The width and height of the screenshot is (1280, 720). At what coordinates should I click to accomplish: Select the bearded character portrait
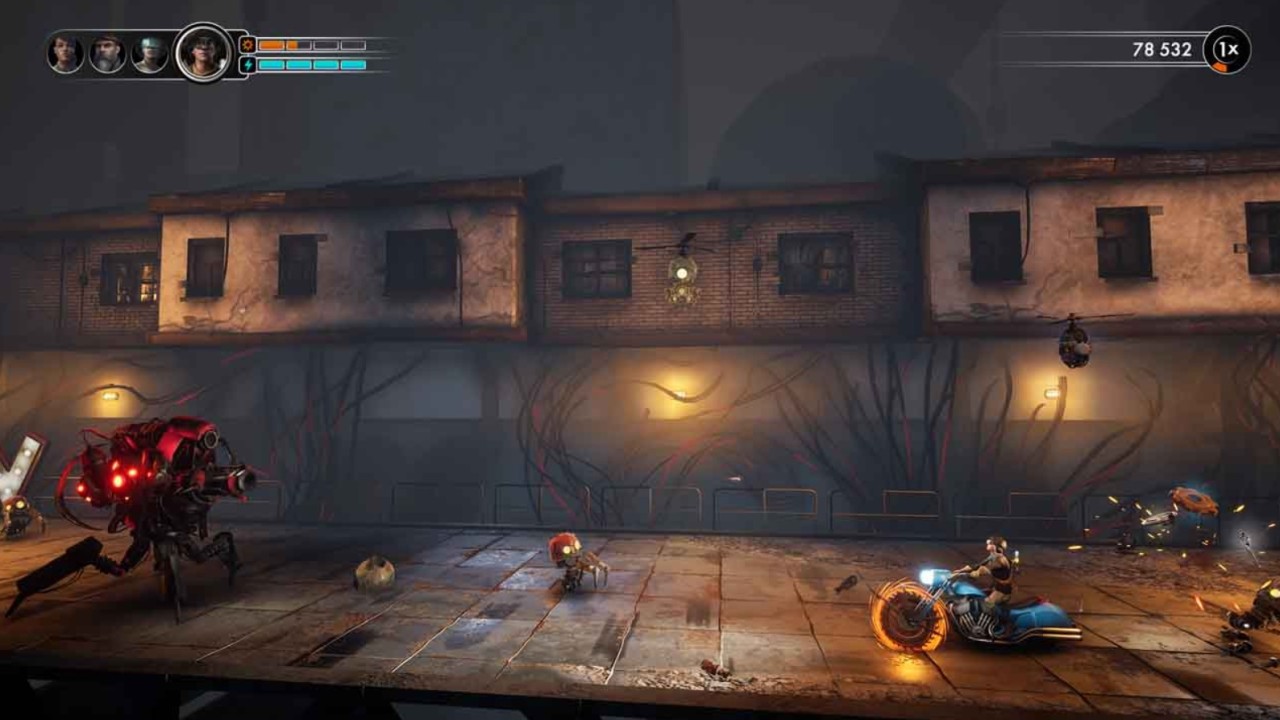pyautogui.click(x=108, y=54)
